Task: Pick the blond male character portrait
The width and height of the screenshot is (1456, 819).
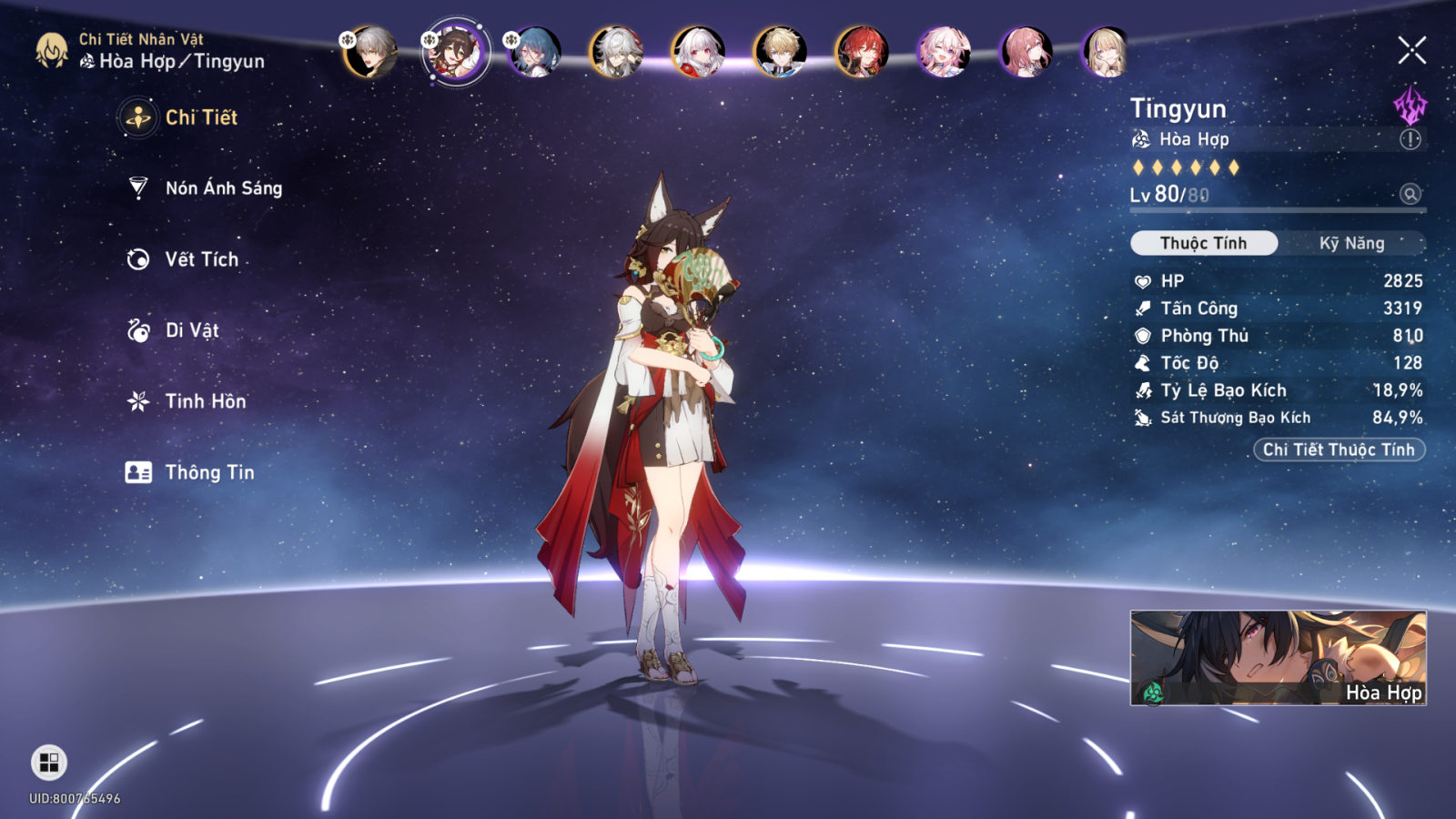Action: (x=780, y=52)
